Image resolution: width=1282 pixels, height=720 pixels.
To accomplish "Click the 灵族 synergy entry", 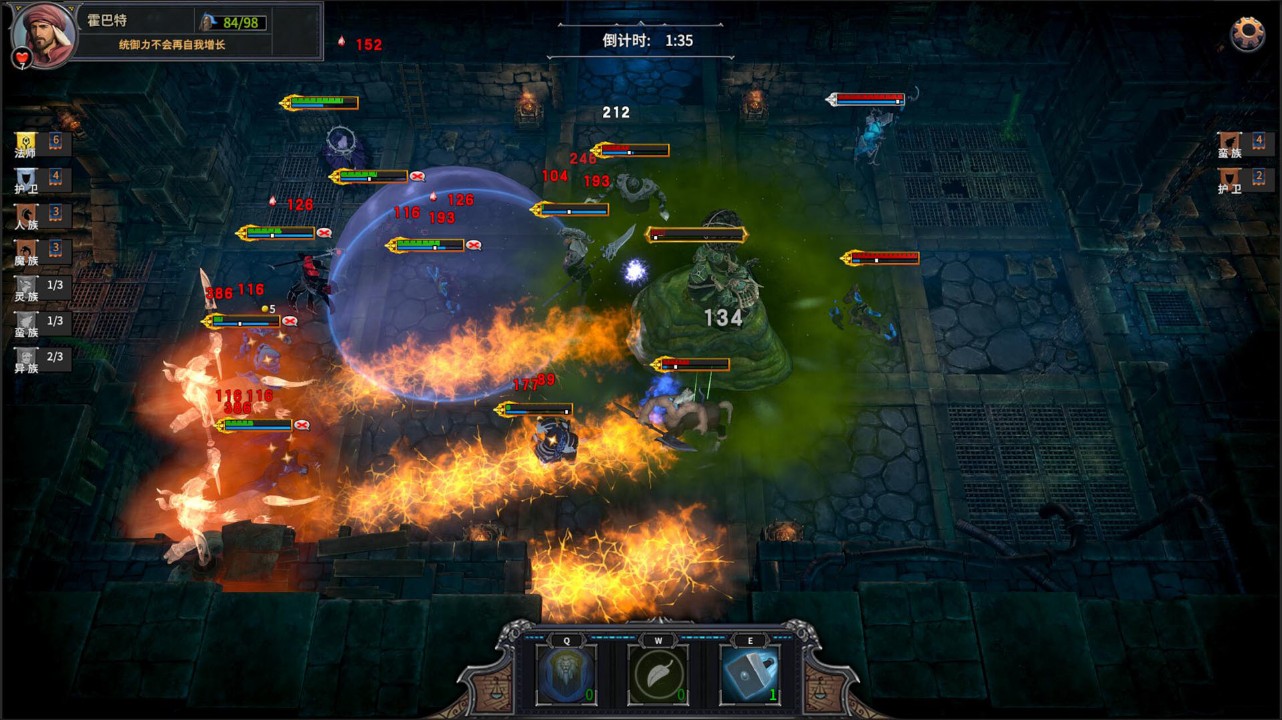I will (40, 287).
